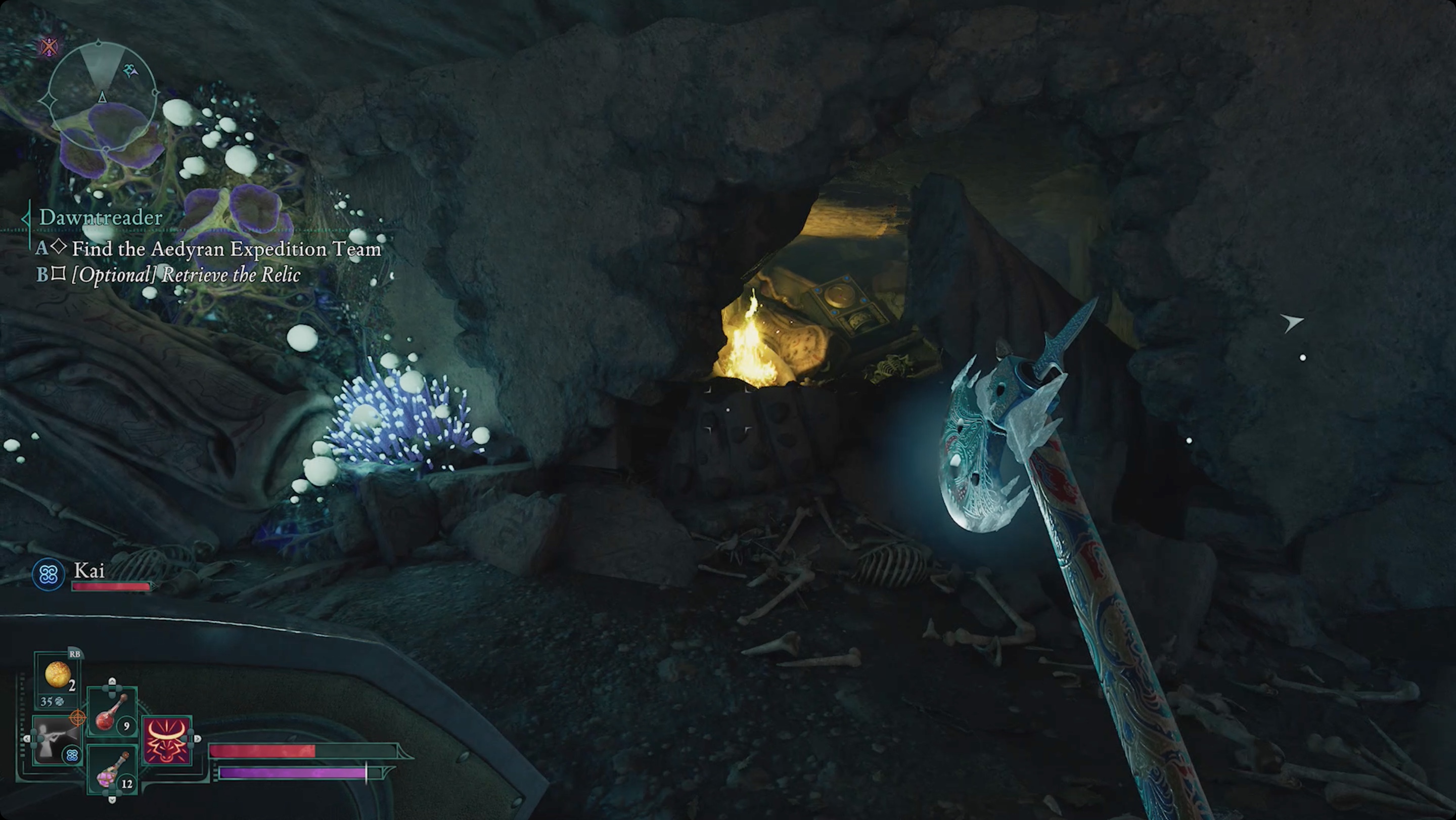The height and width of the screenshot is (820, 1456).
Task: Use the golden orb throwable slot
Action: [x=58, y=675]
